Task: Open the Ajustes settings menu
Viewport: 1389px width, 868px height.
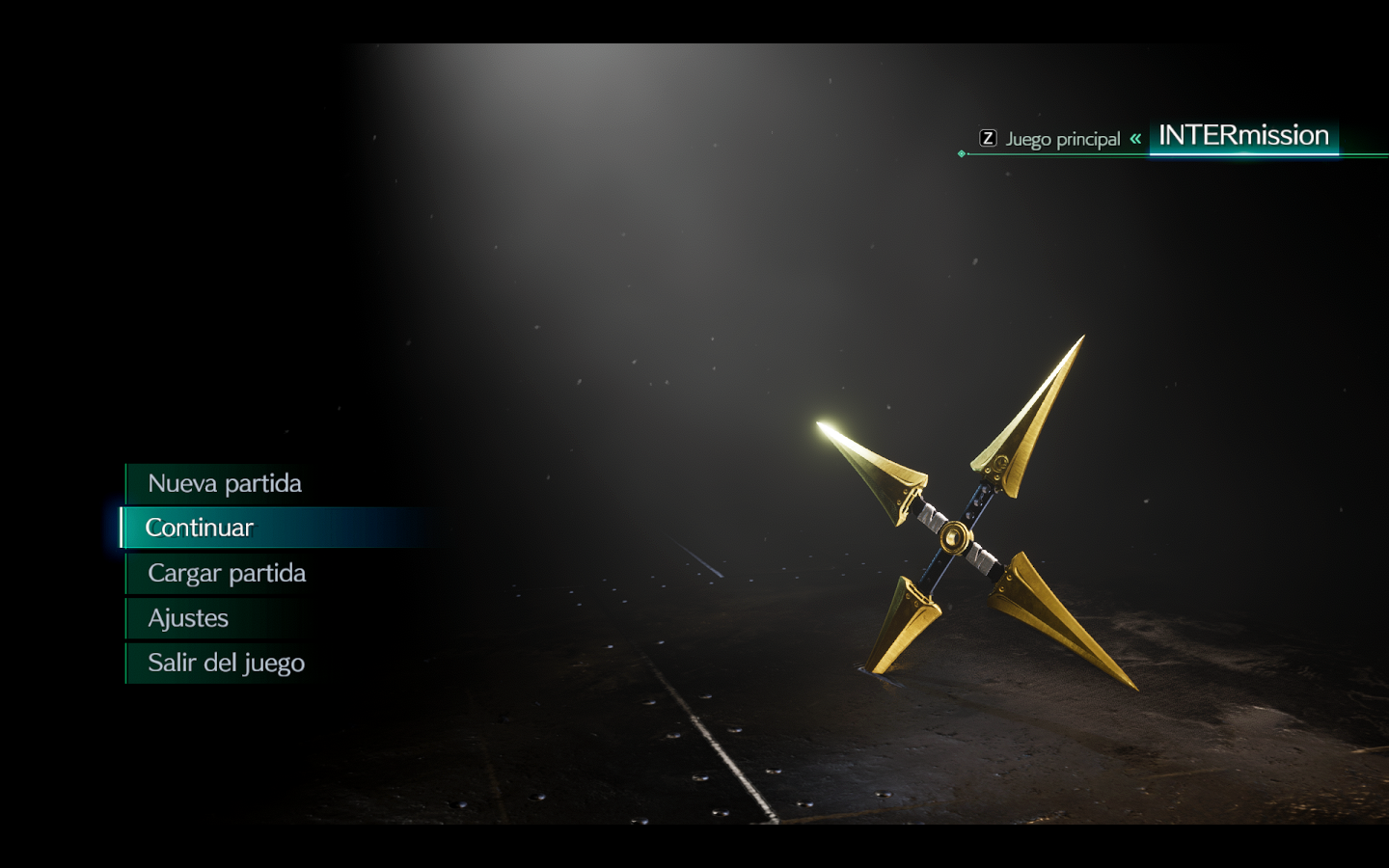Action: (188, 618)
